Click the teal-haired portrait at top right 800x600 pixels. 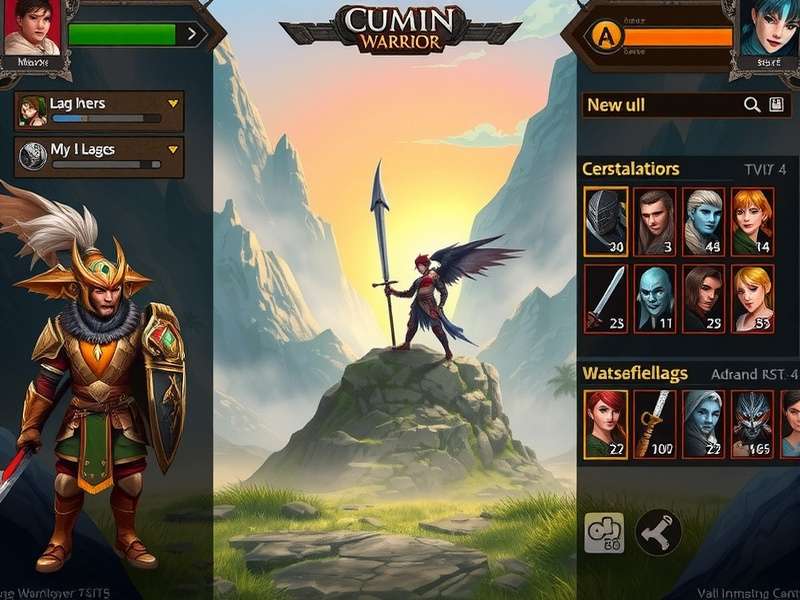[767, 28]
